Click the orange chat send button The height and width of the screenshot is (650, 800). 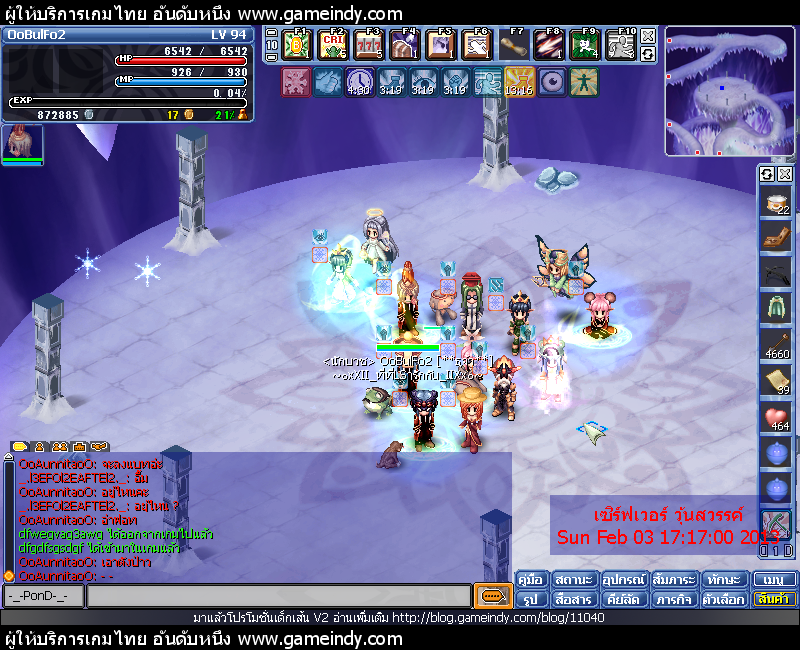(492, 596)
